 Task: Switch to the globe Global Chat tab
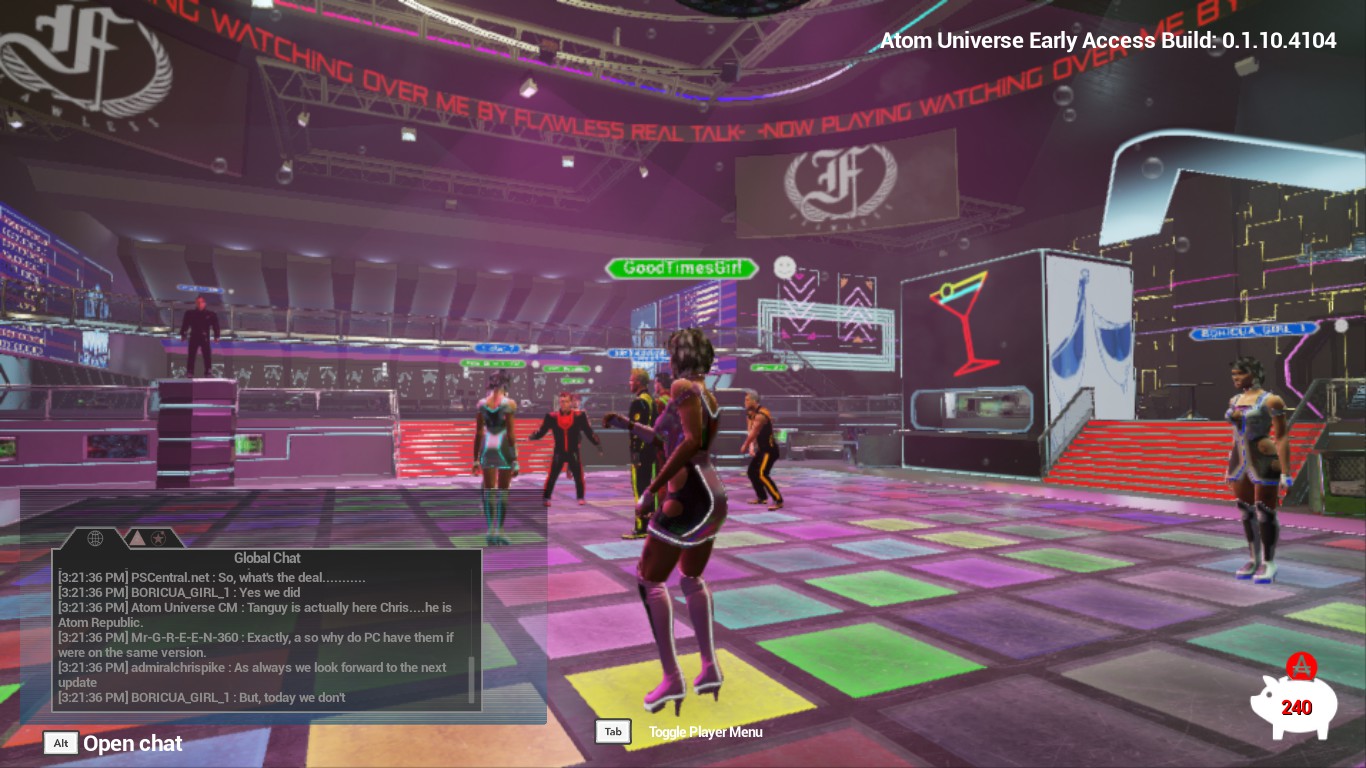96,538
